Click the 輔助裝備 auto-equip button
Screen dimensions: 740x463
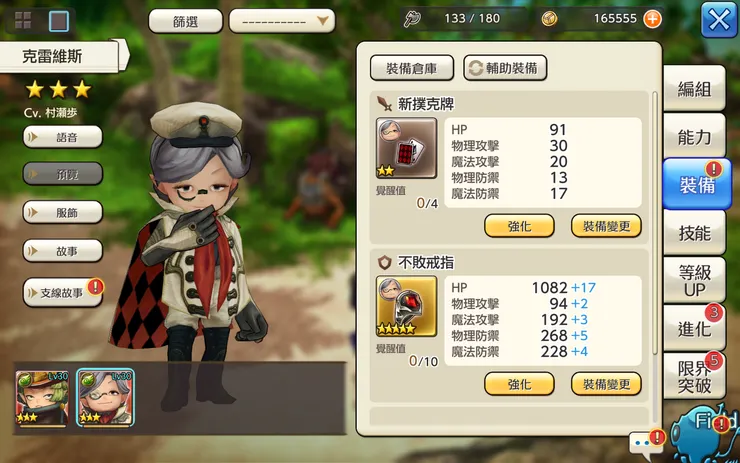[505, 68]
